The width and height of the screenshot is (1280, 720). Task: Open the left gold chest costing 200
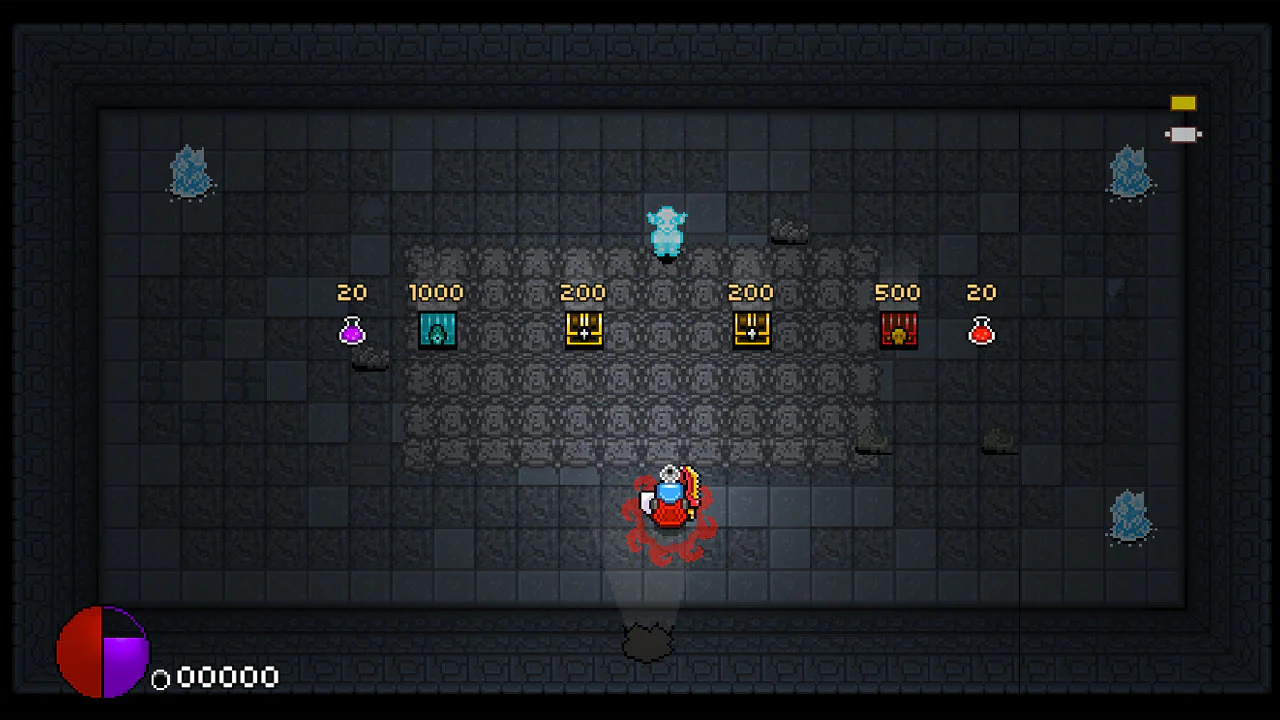pos(584,330)
